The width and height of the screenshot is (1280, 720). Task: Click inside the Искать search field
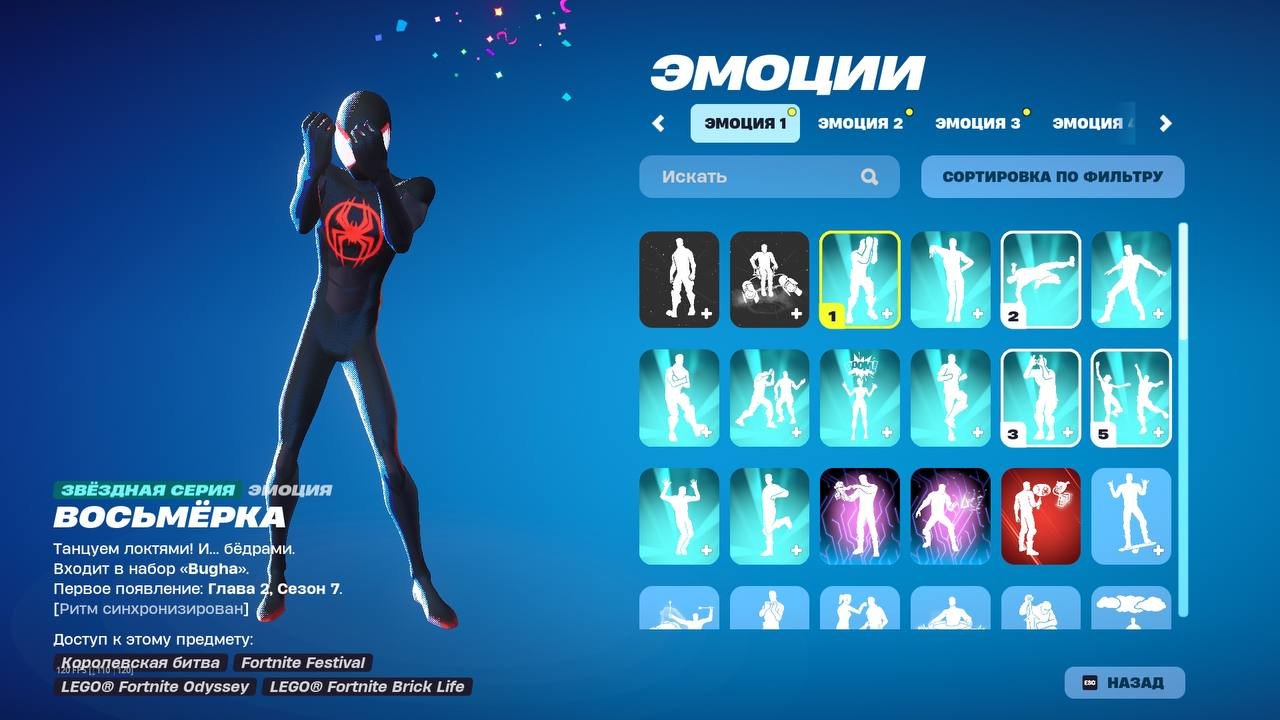740,176
